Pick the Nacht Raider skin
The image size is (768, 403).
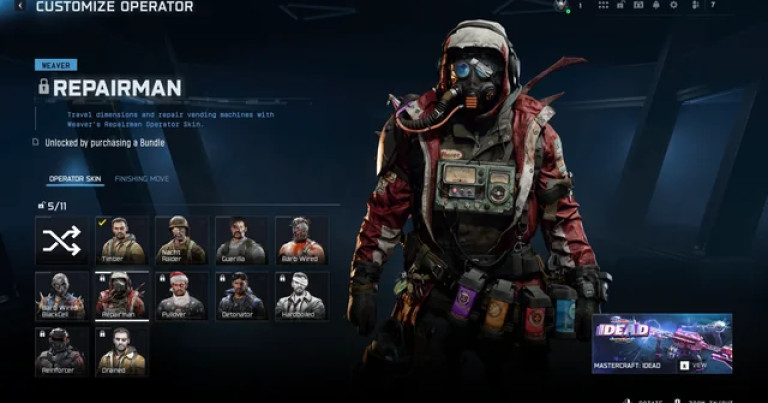[x=181, y=240]
